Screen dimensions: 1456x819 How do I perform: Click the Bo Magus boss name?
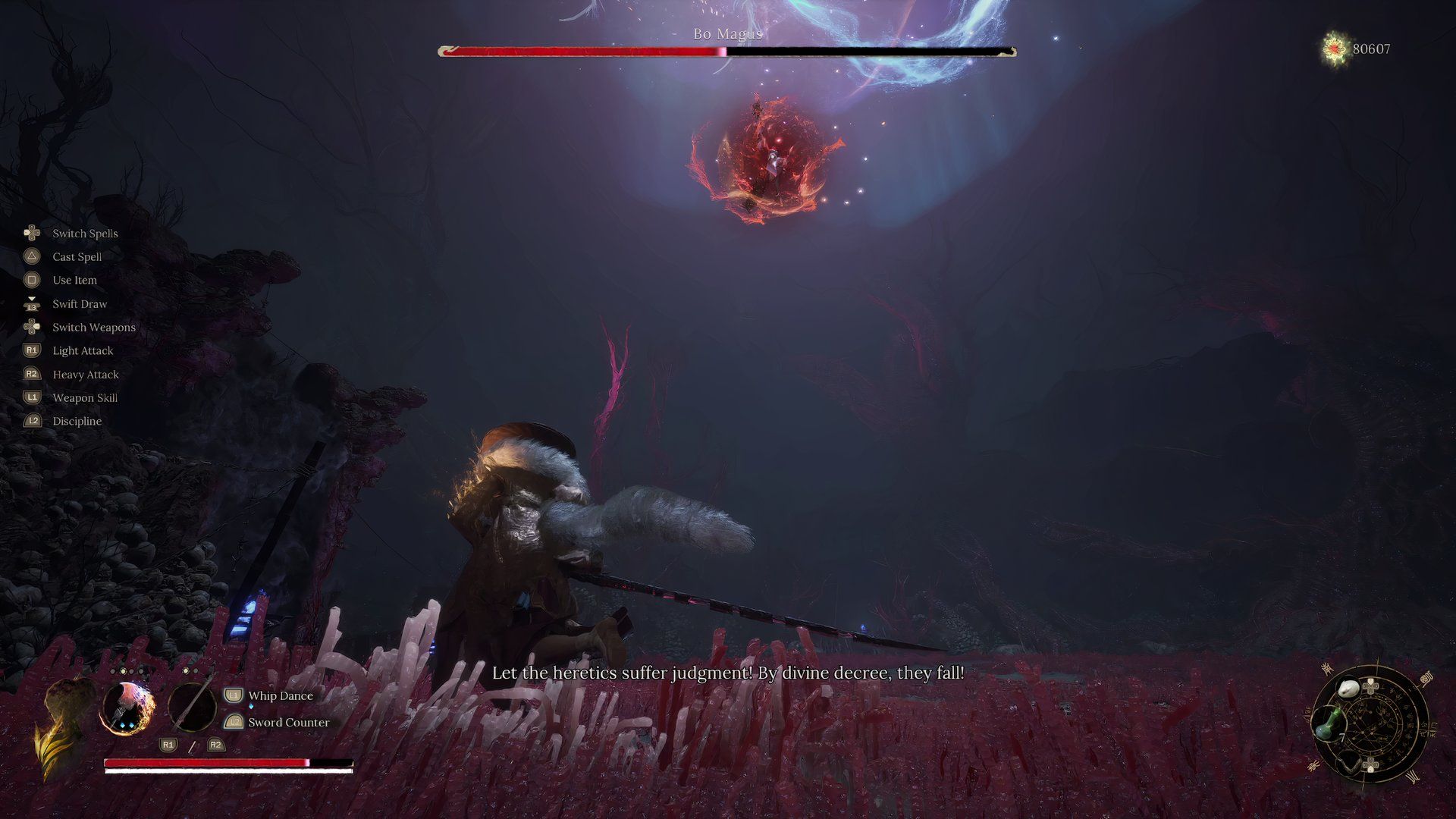tap(727, 33)
